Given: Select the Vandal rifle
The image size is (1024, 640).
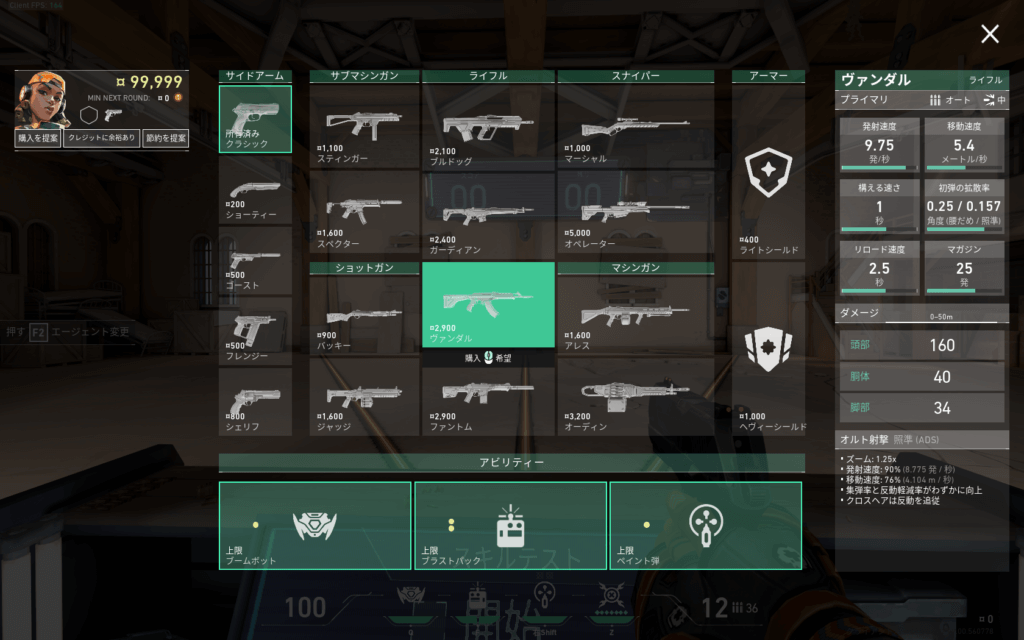Looking at the screenshot, I should [x=488, y=304].
